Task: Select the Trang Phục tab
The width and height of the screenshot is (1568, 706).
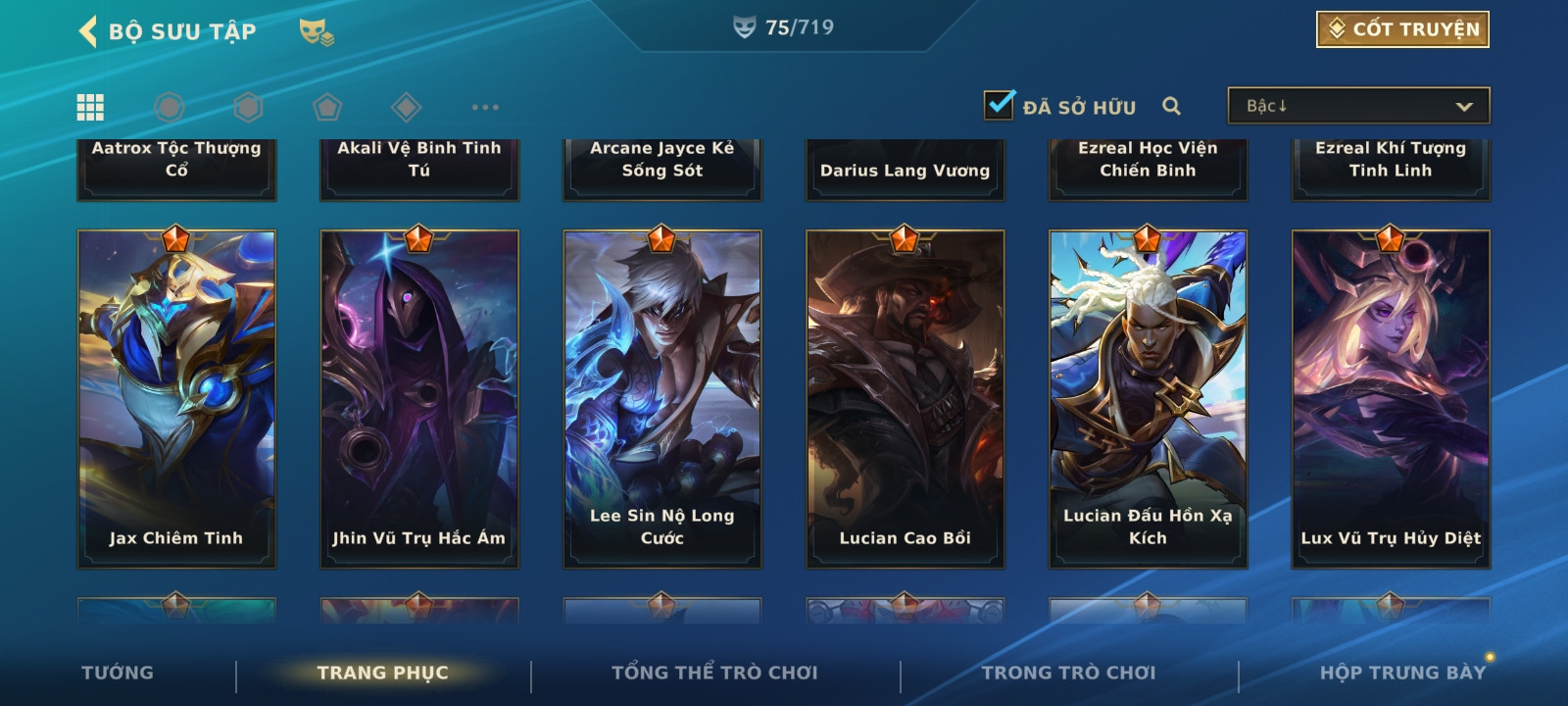Action: (x=382, y=673)
